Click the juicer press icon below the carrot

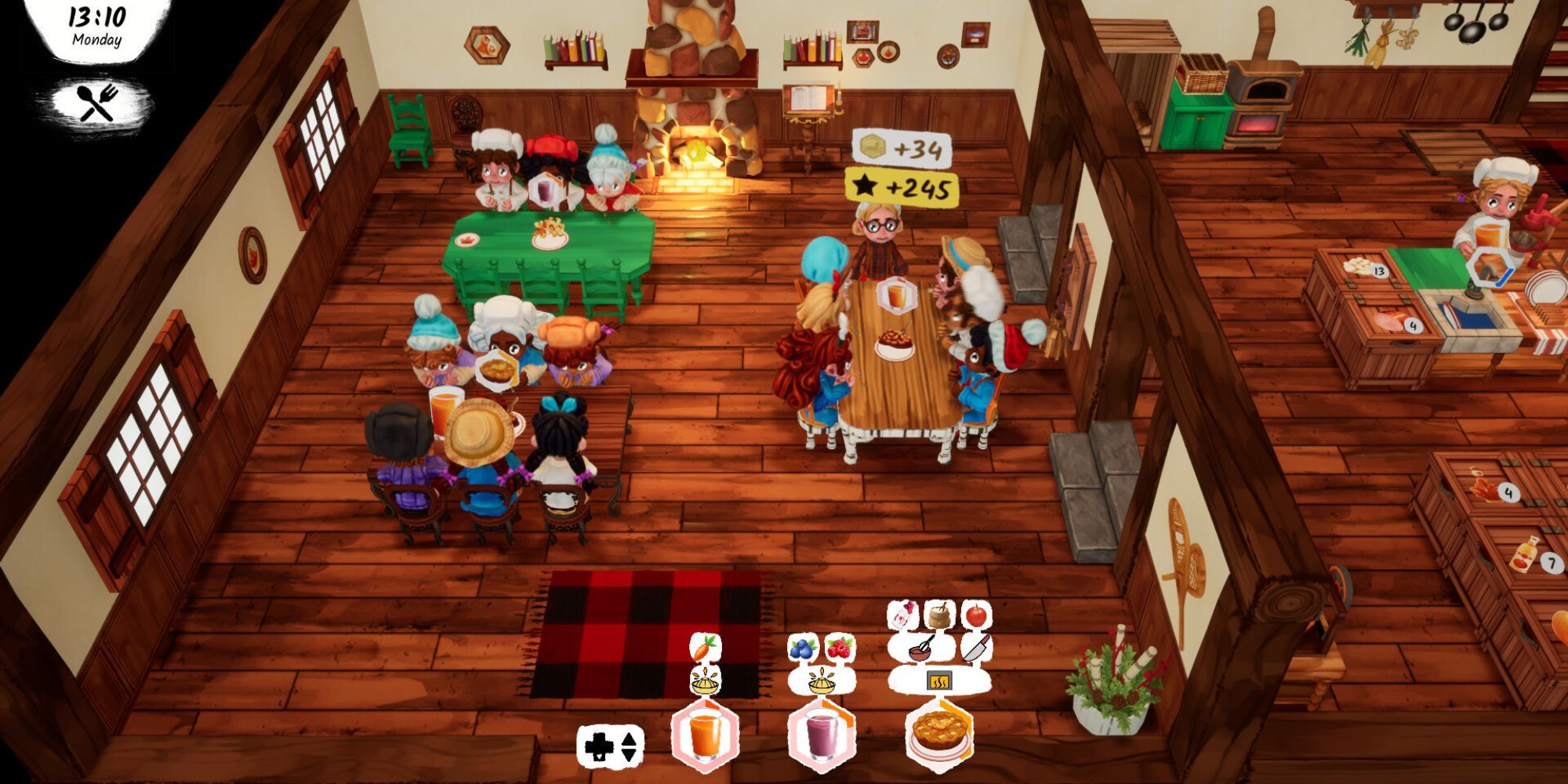(704, 684)
